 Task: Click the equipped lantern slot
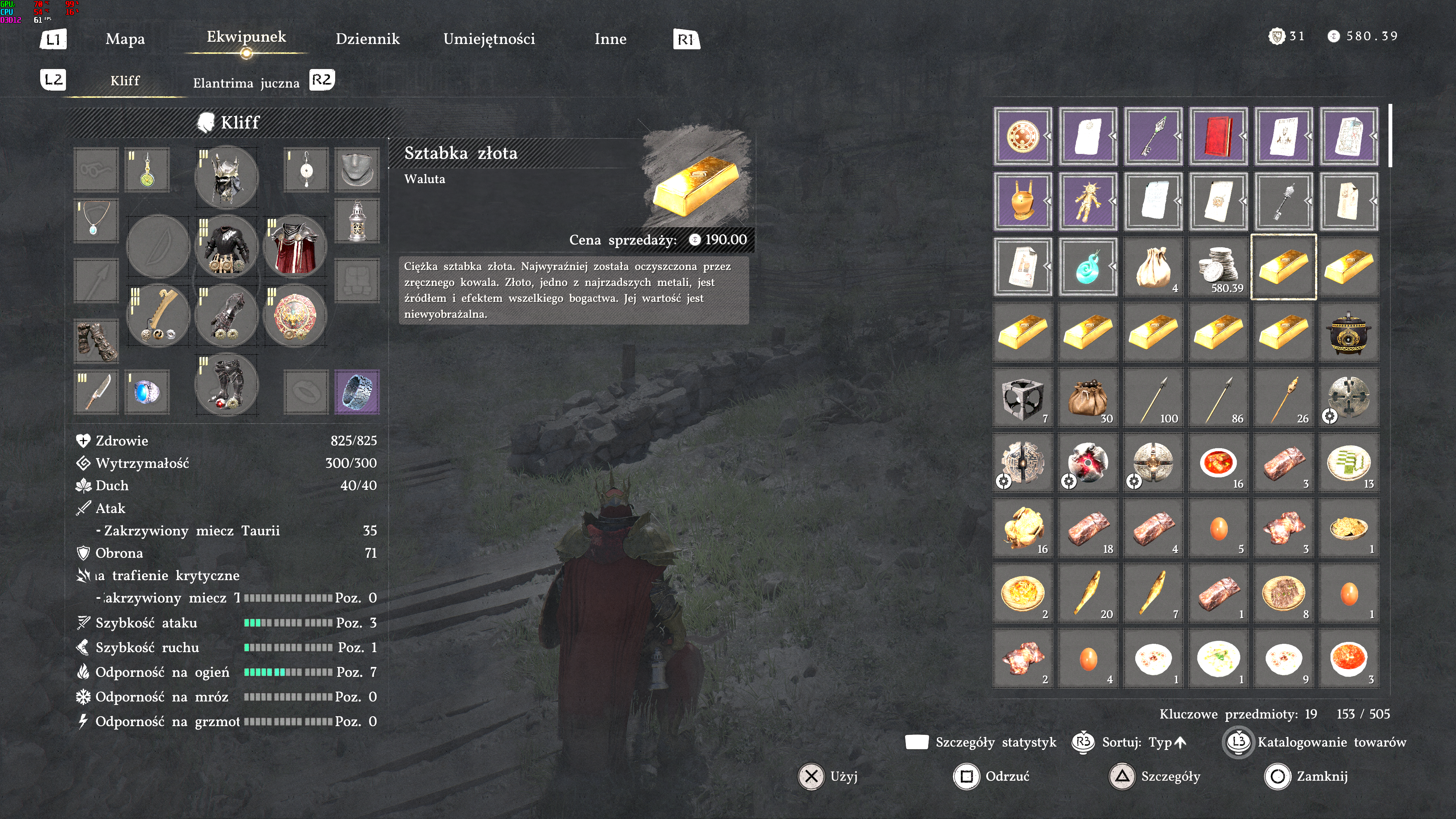tap(357, 221)
